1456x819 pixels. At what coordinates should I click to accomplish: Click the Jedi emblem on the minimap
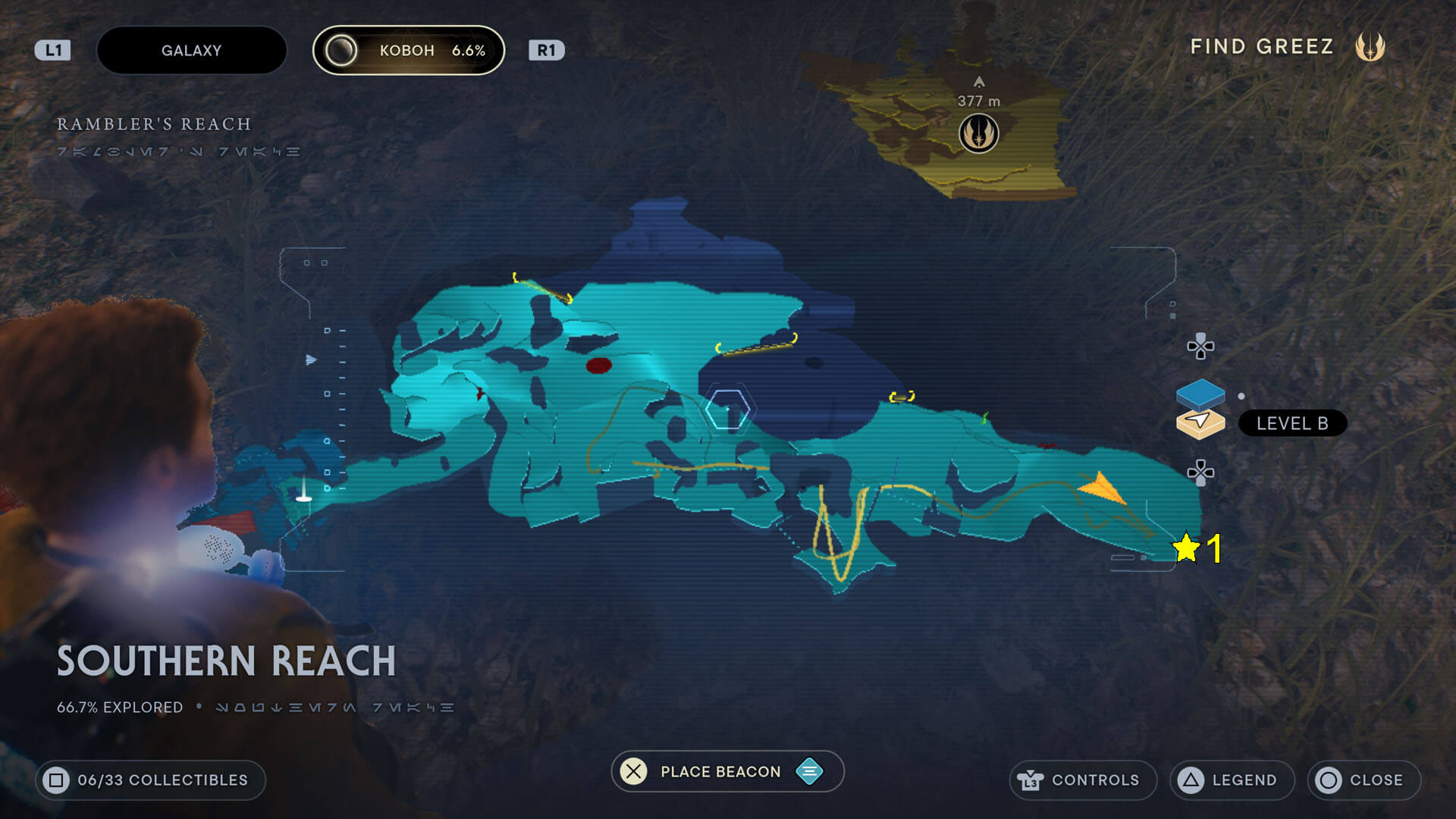click(979, 132)
